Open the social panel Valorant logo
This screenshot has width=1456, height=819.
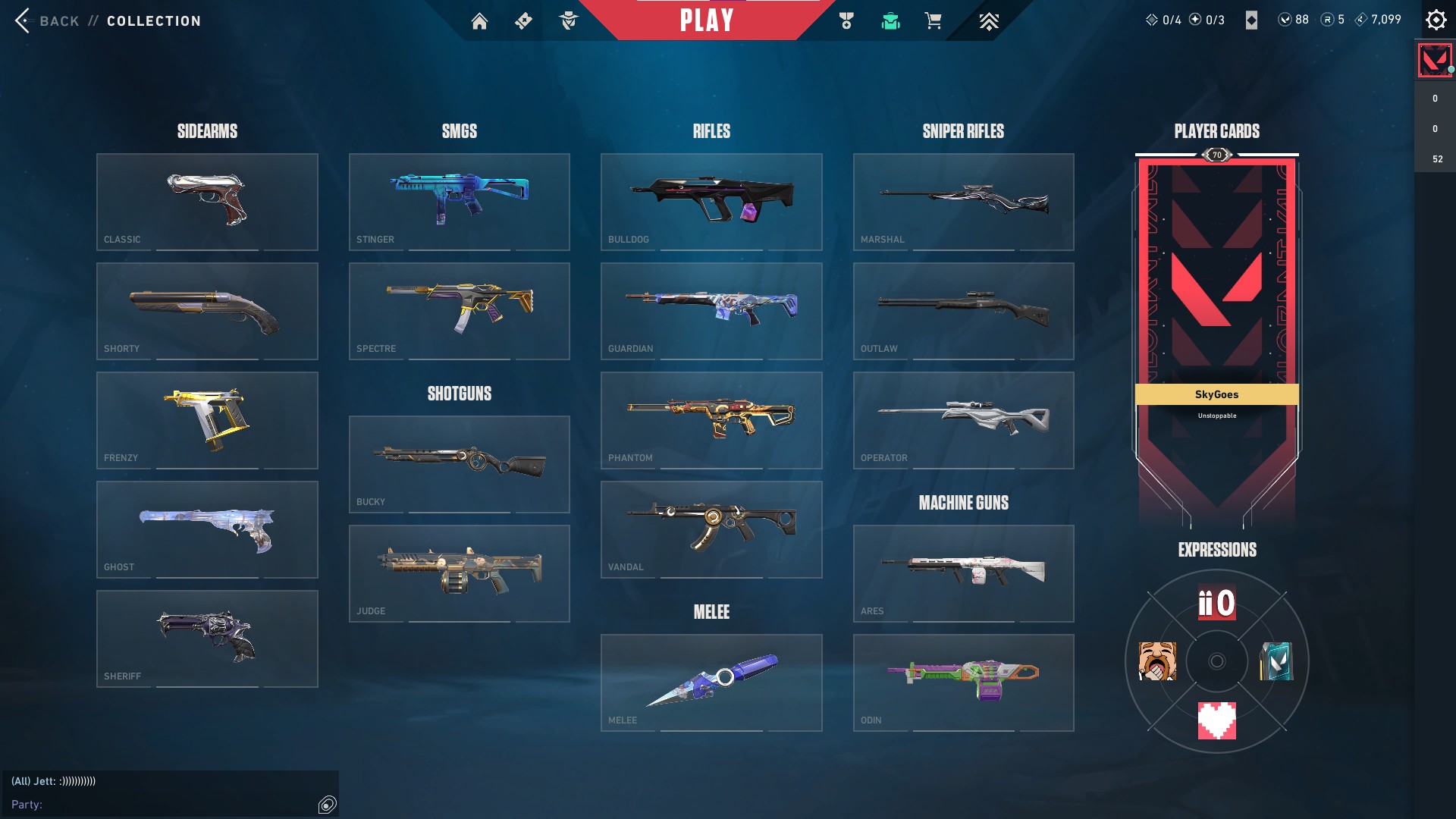tap(1434, 60)
